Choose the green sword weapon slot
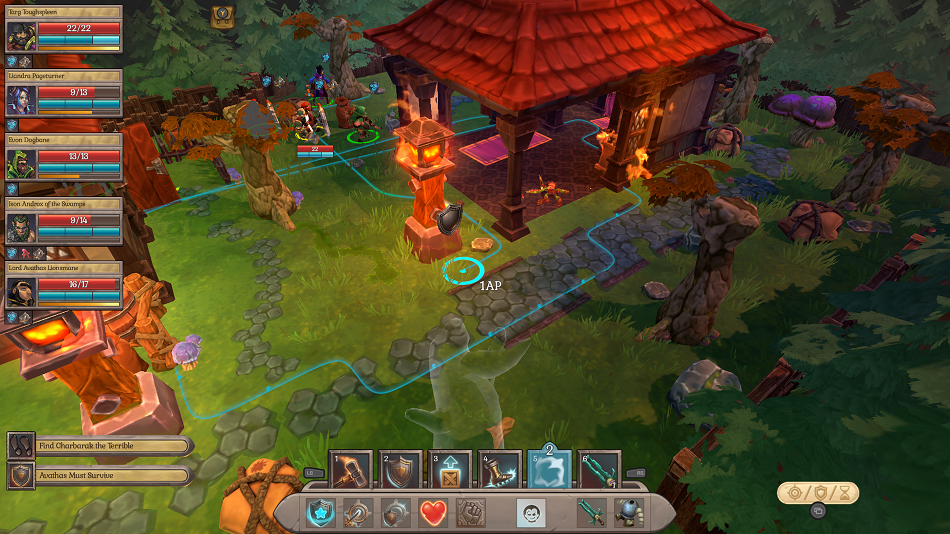 click(x=591, y=512)
